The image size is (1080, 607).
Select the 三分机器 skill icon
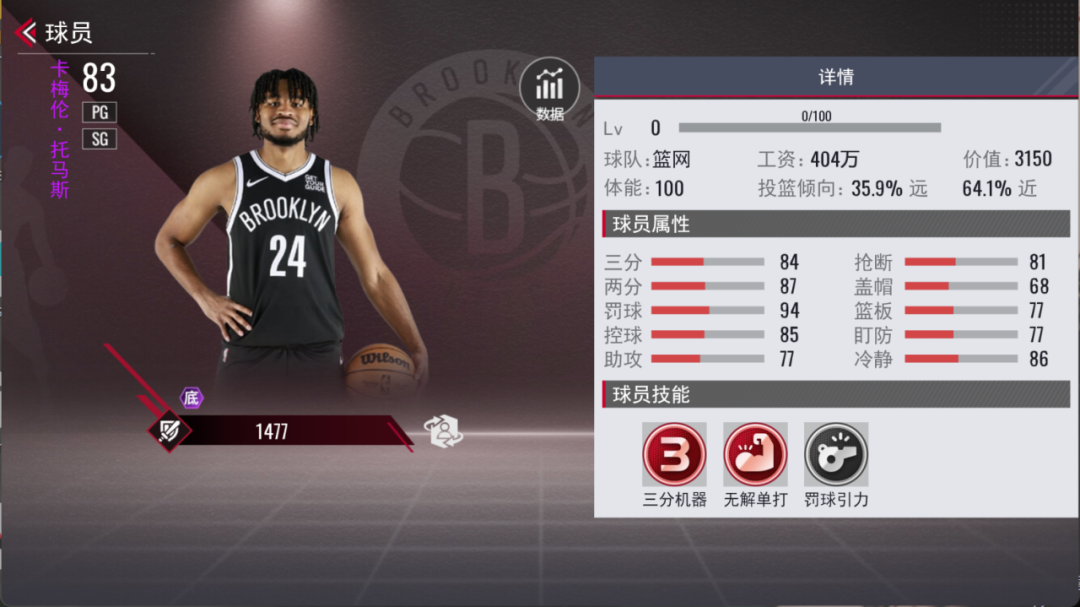(674, 454)
